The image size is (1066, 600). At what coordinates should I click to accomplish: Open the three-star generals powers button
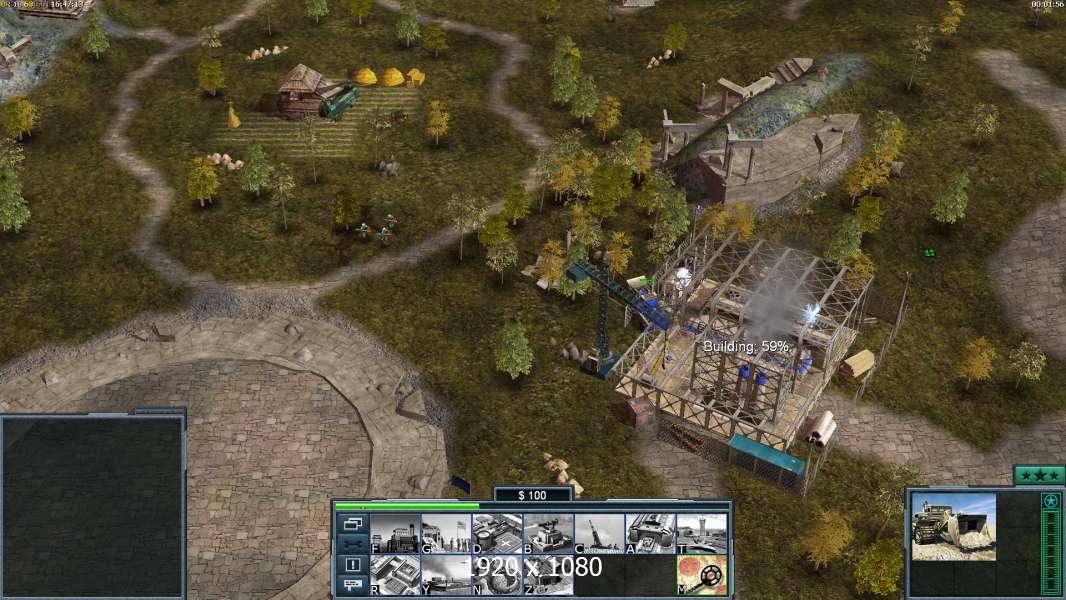tap(1039, 475)
